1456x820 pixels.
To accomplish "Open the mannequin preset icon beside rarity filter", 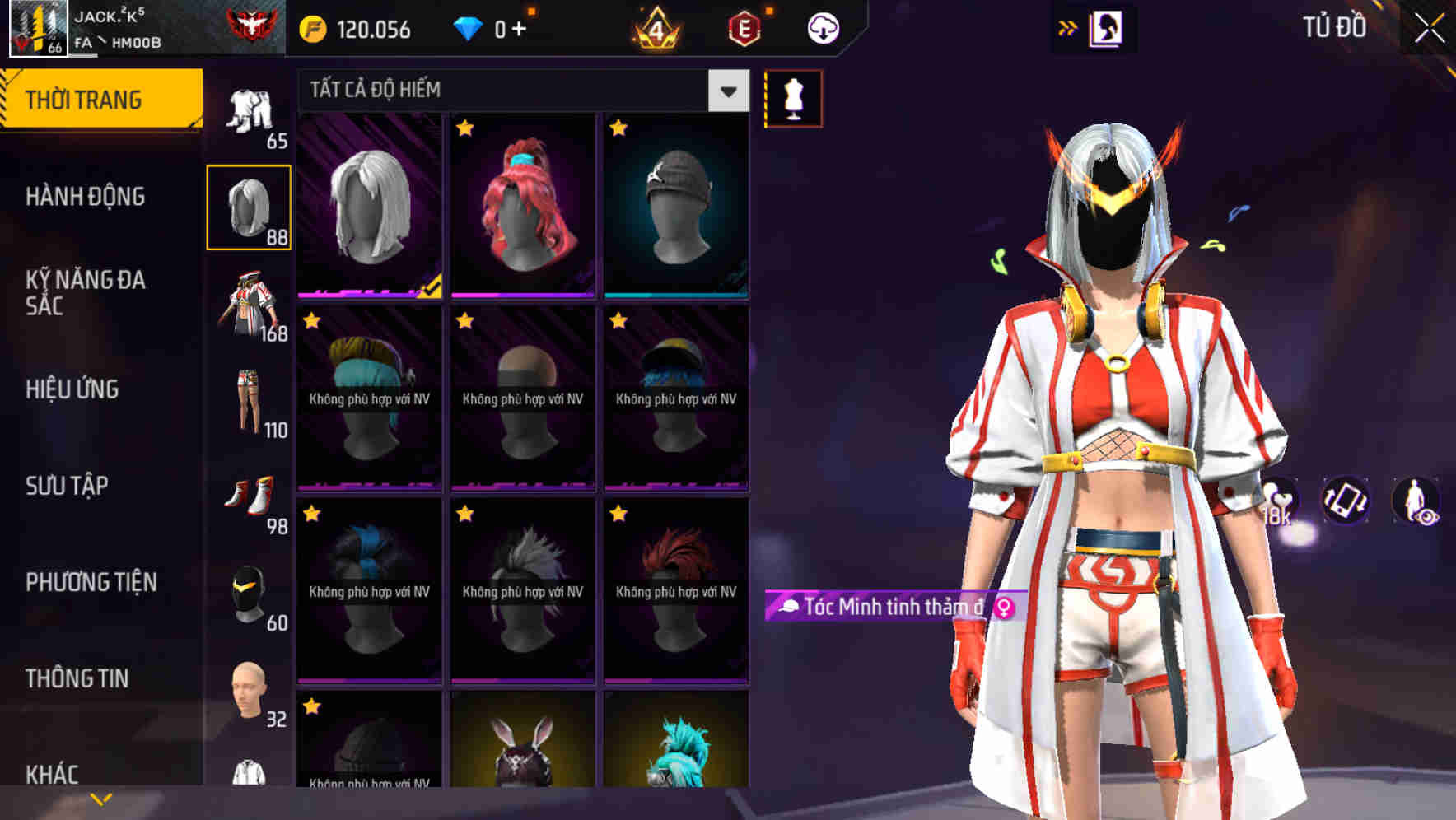I will point(793,98).
